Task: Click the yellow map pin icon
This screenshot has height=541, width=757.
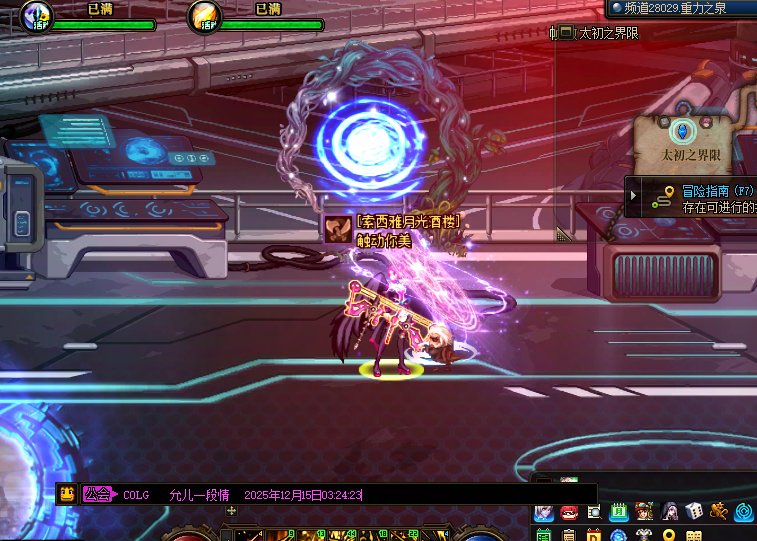Action: (670, 533)
